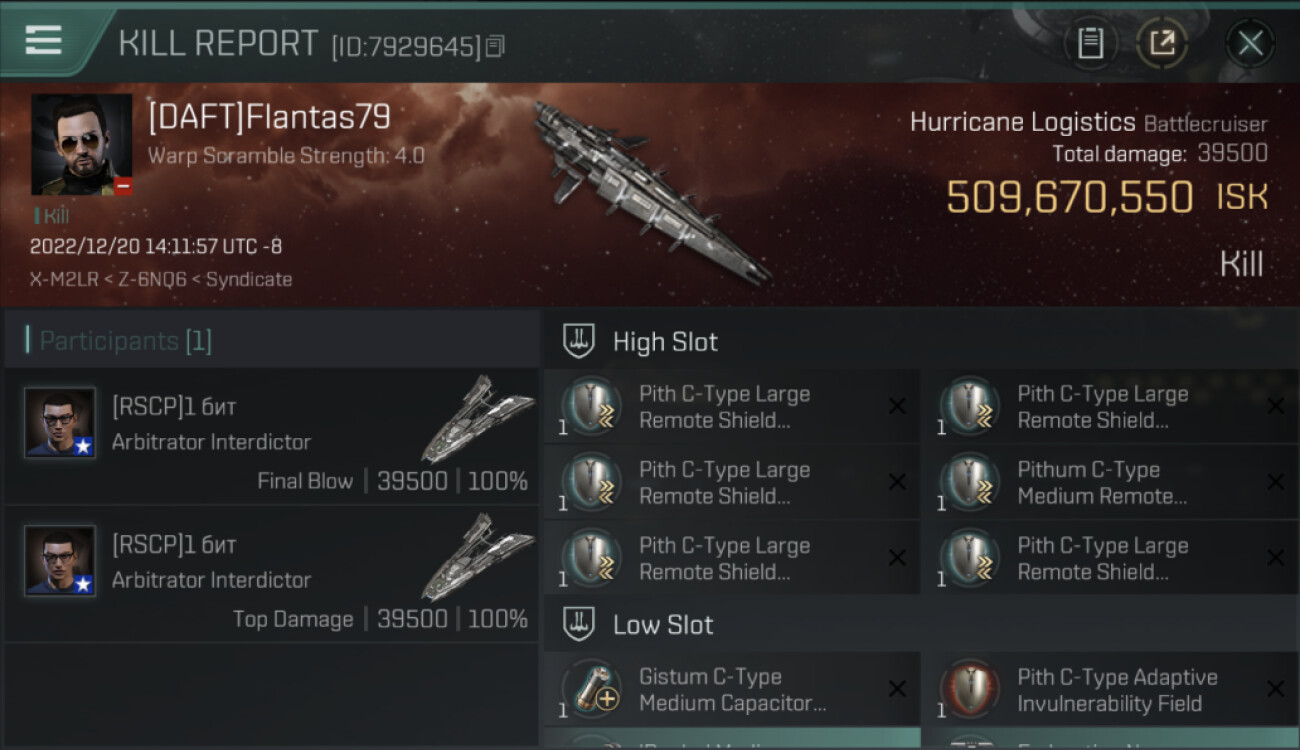This screenshot has height=750, width=1300.
Task: Copy the kill report ID
Action: point(495,46)
